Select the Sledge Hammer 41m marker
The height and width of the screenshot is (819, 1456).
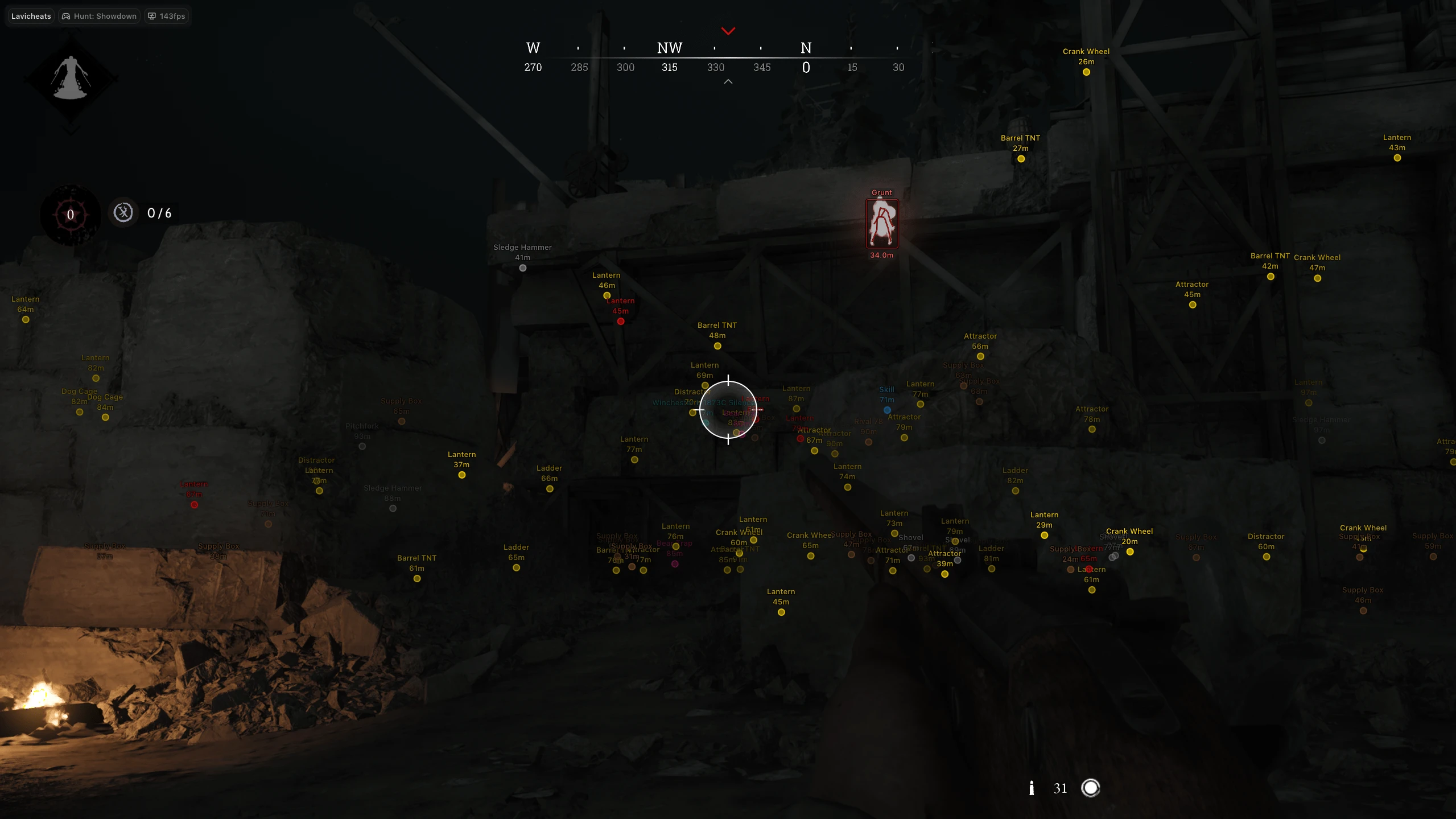pyautogui.click(x=522, y=267)
